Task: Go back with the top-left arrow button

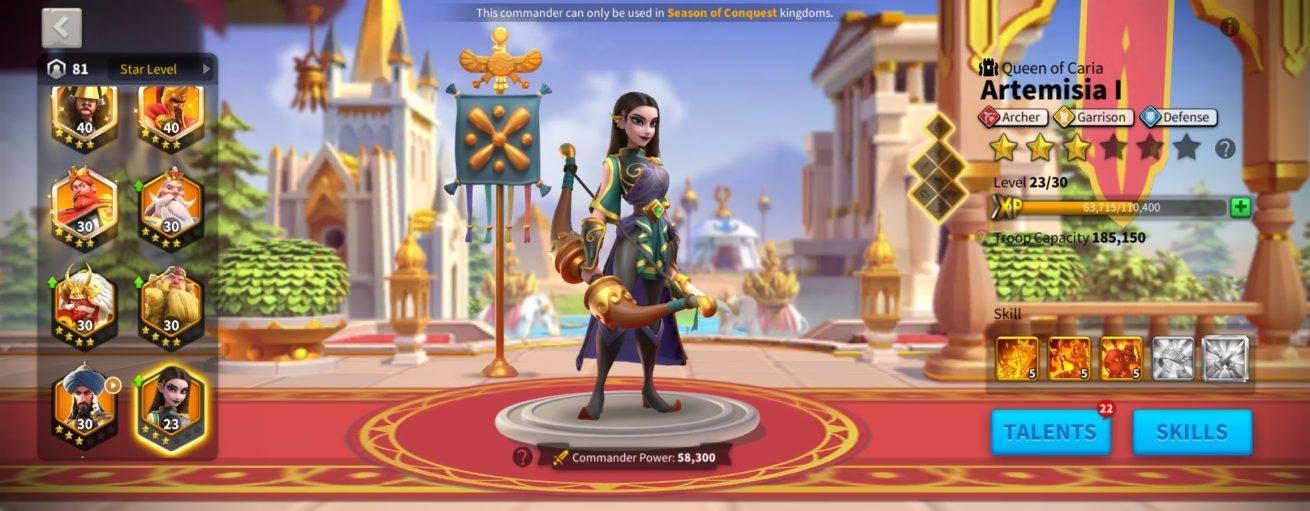Action: [x=61, y=28]
